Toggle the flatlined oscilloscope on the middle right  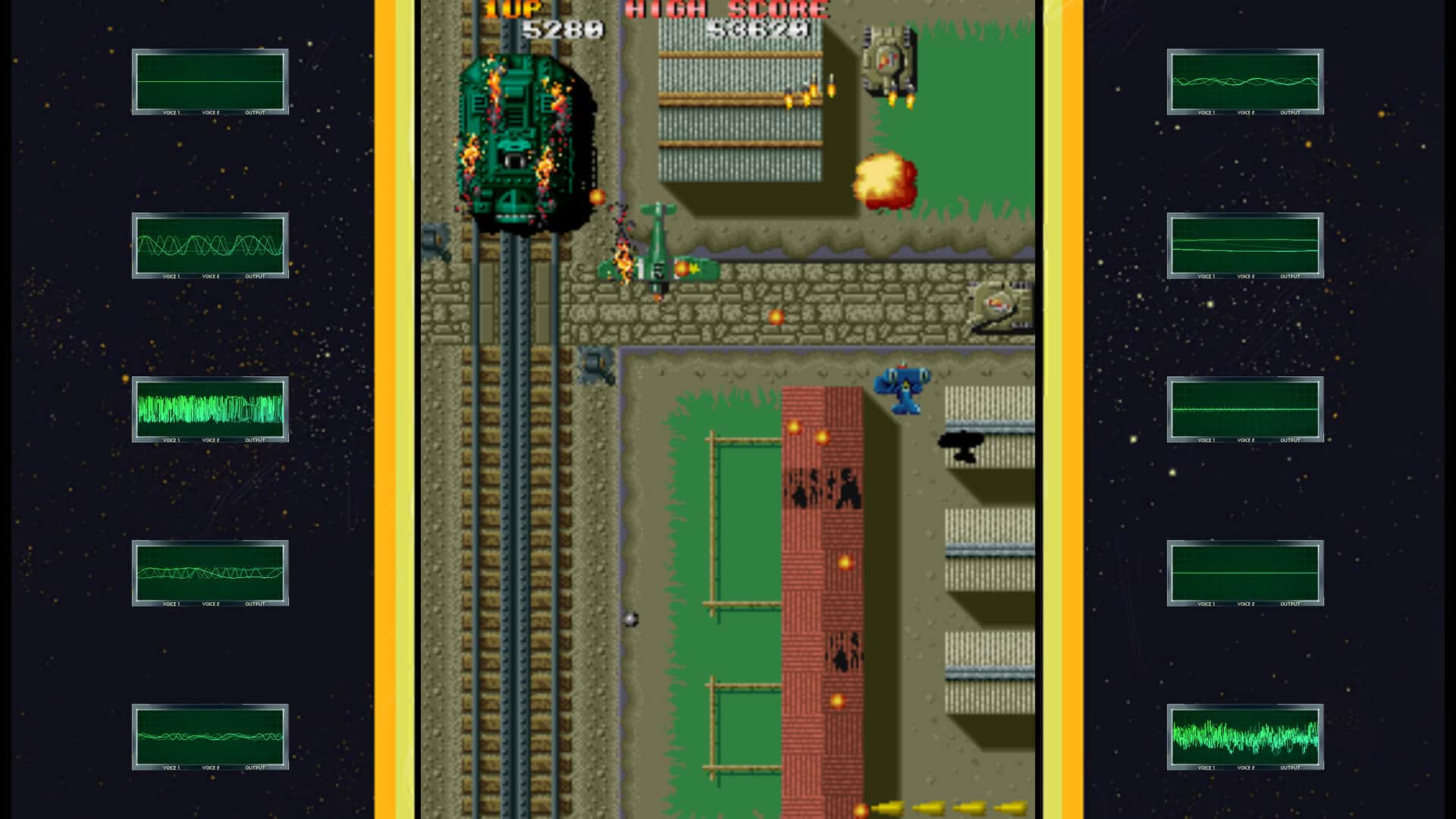1244,409
